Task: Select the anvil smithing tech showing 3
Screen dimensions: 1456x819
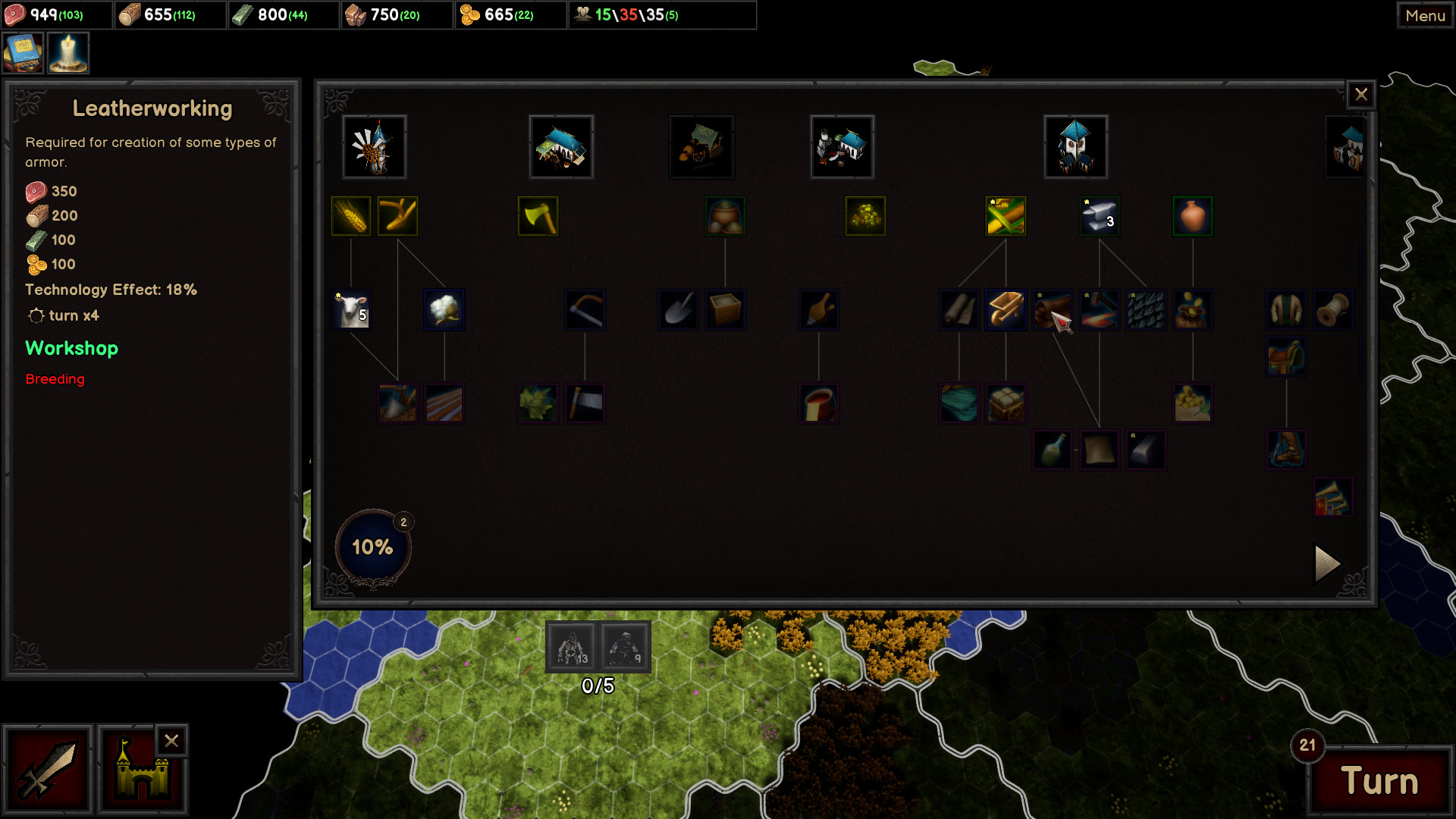Action: (1100, 216)
